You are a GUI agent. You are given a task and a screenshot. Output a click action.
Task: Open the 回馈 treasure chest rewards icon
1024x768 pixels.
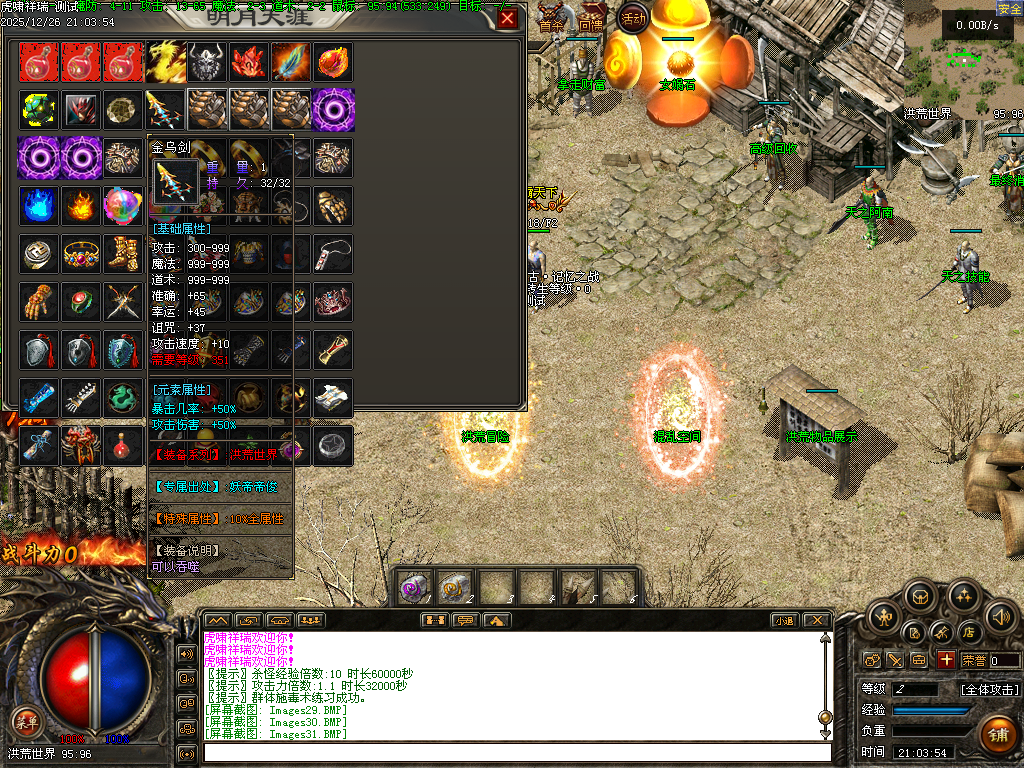point(592,20)
